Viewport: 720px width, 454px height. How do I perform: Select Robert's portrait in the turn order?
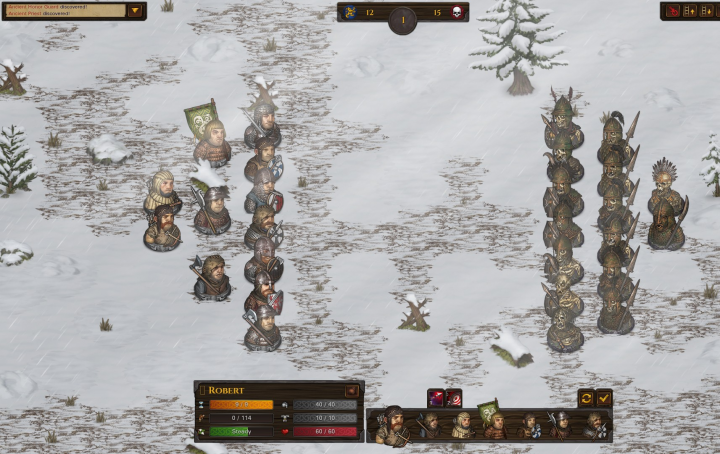[394, 426]
